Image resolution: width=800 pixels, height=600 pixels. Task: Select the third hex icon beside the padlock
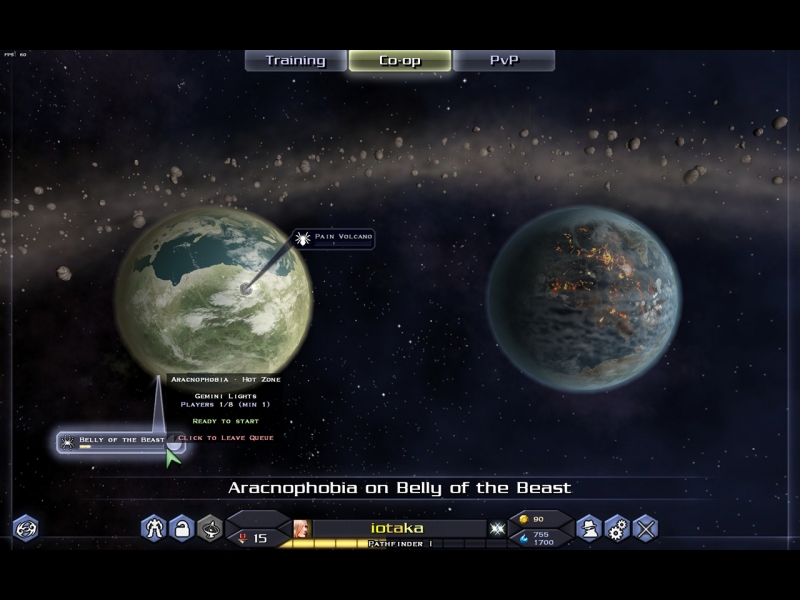coord(209,527)
